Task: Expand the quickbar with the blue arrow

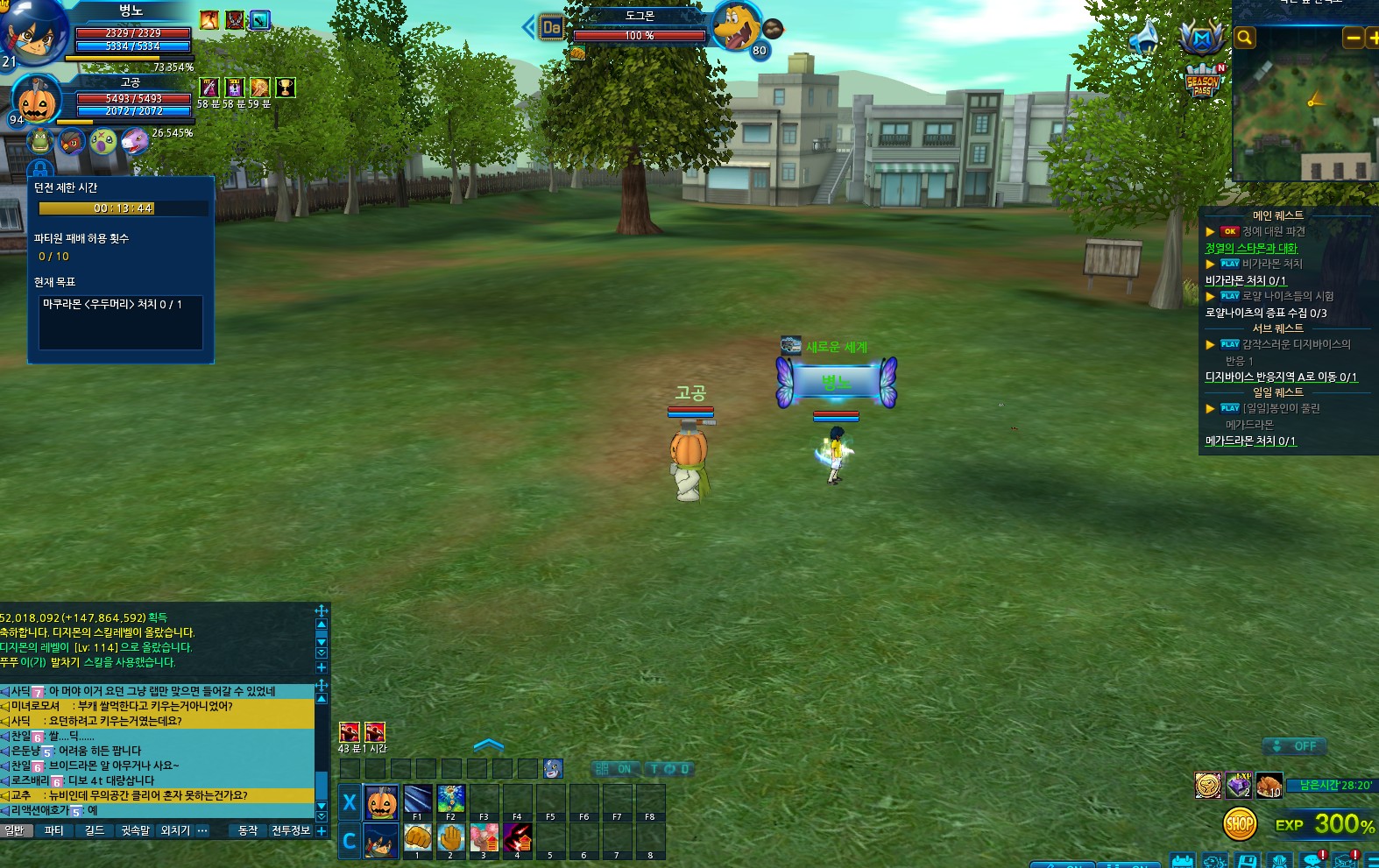Action: (488, 745)
